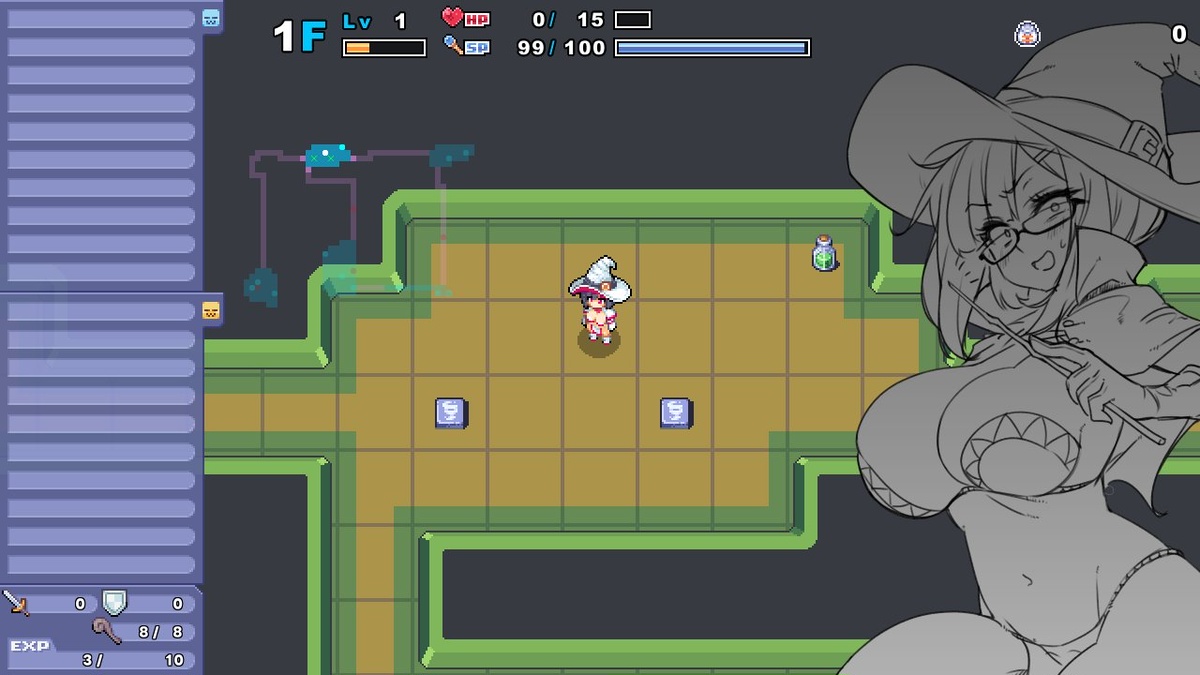The image size is (1200, 675).
Task: Select the shield defense icon
Action: (x=114, y=602)
